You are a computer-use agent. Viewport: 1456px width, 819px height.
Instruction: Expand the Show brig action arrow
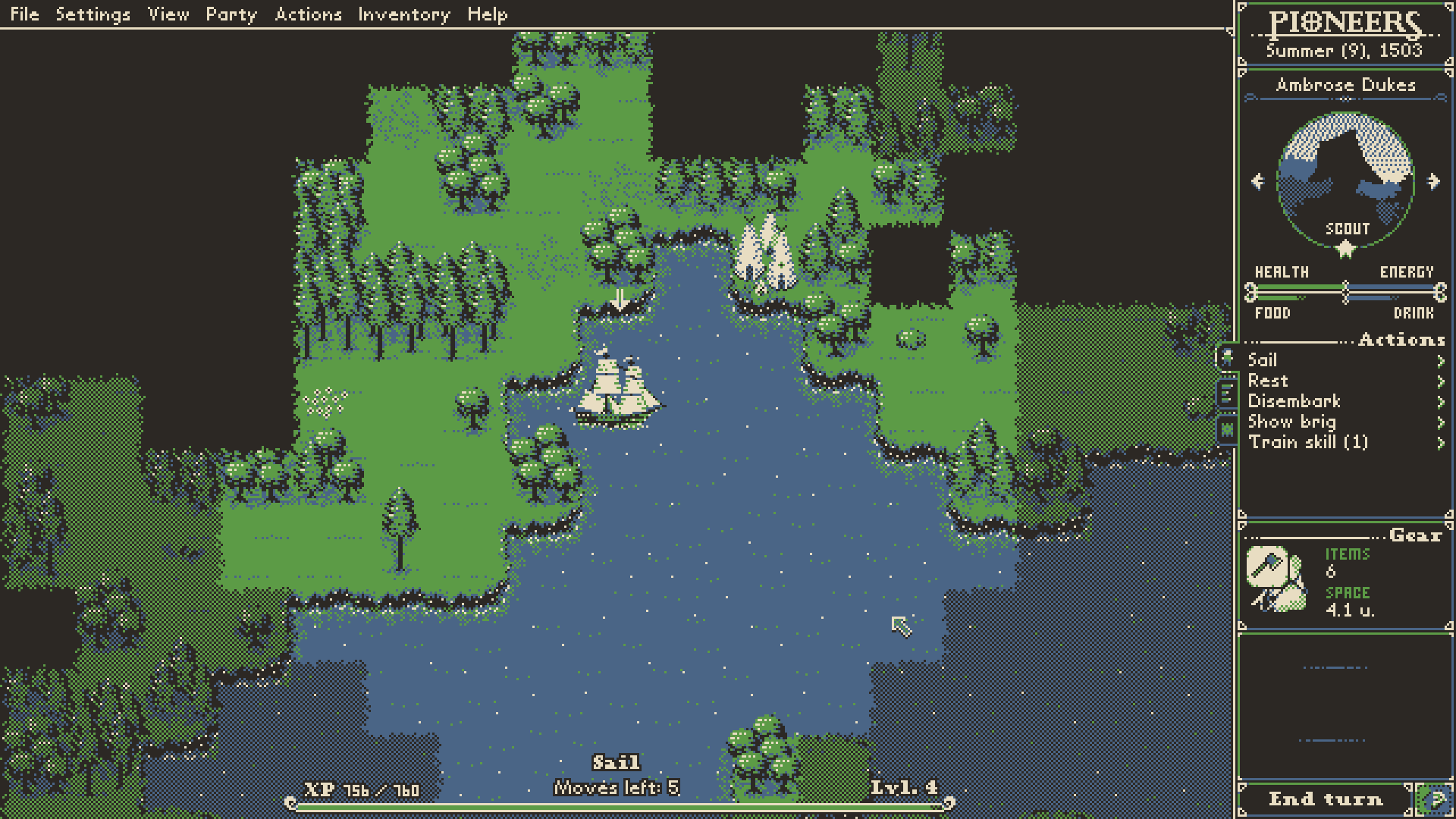(1442, 422)
